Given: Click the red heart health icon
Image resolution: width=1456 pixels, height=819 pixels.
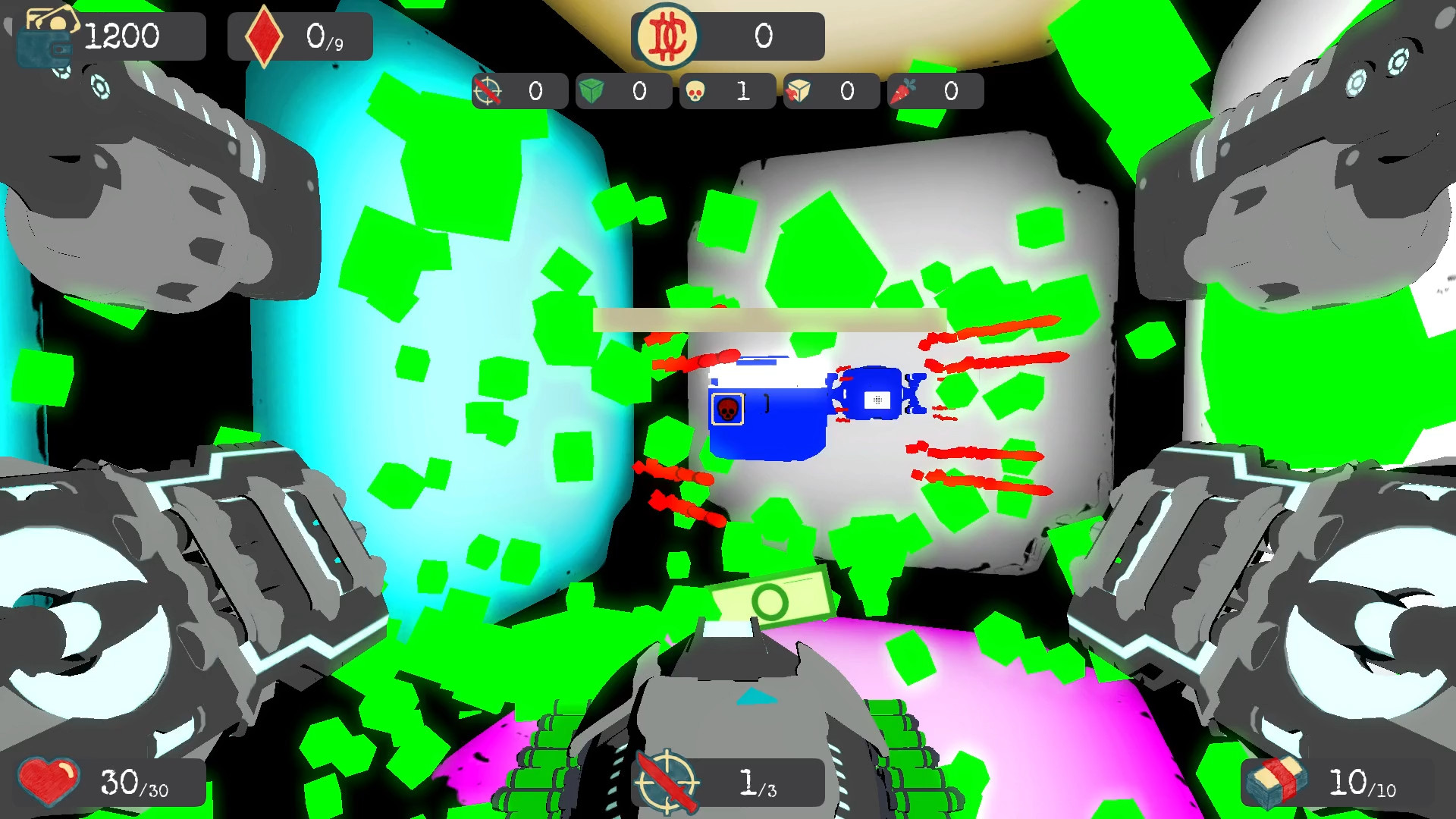Looking at the screenshot, I should click(x=49, y=780).
